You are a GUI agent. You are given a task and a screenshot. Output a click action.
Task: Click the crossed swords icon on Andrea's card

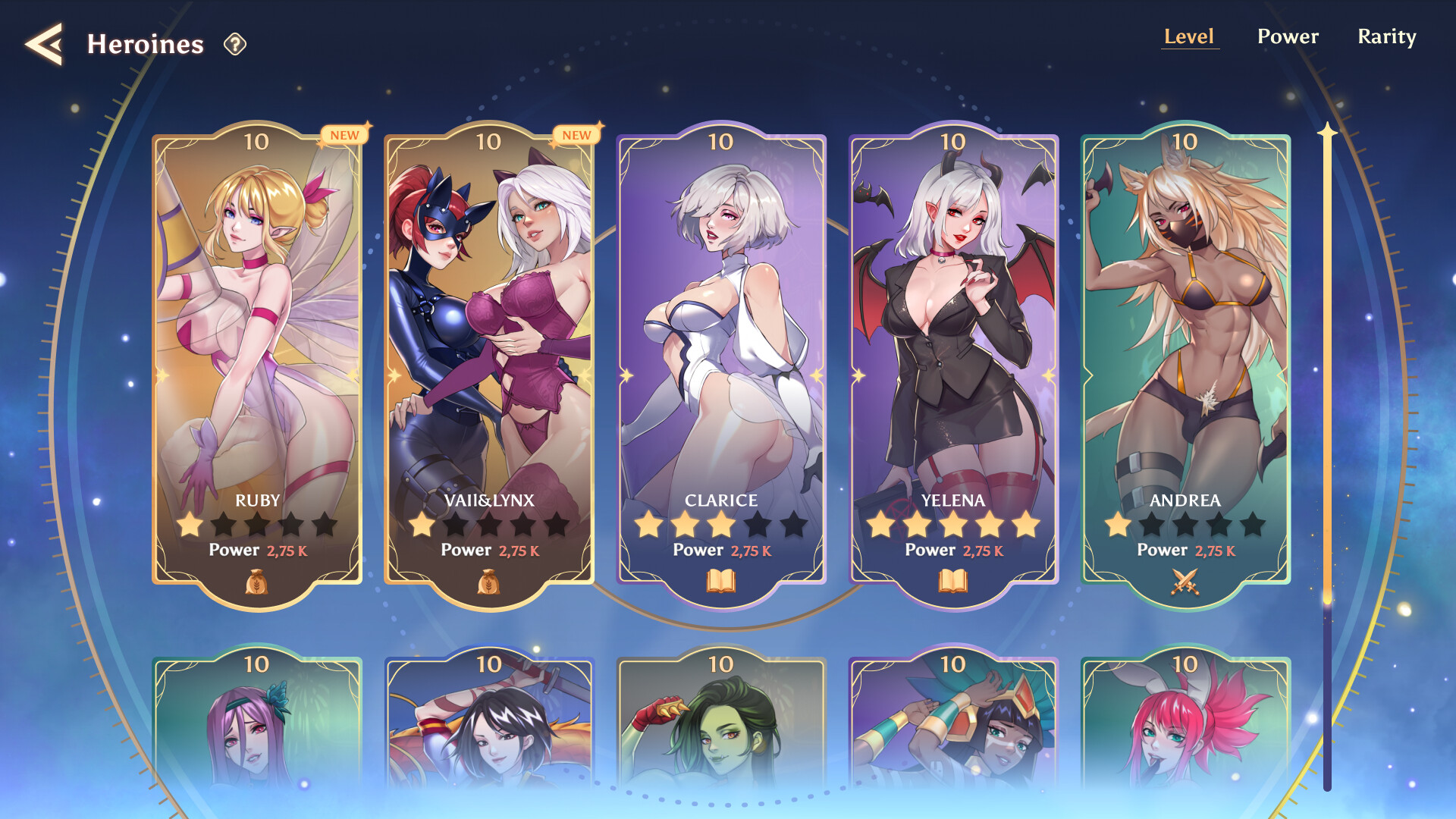click(1186, 580)
